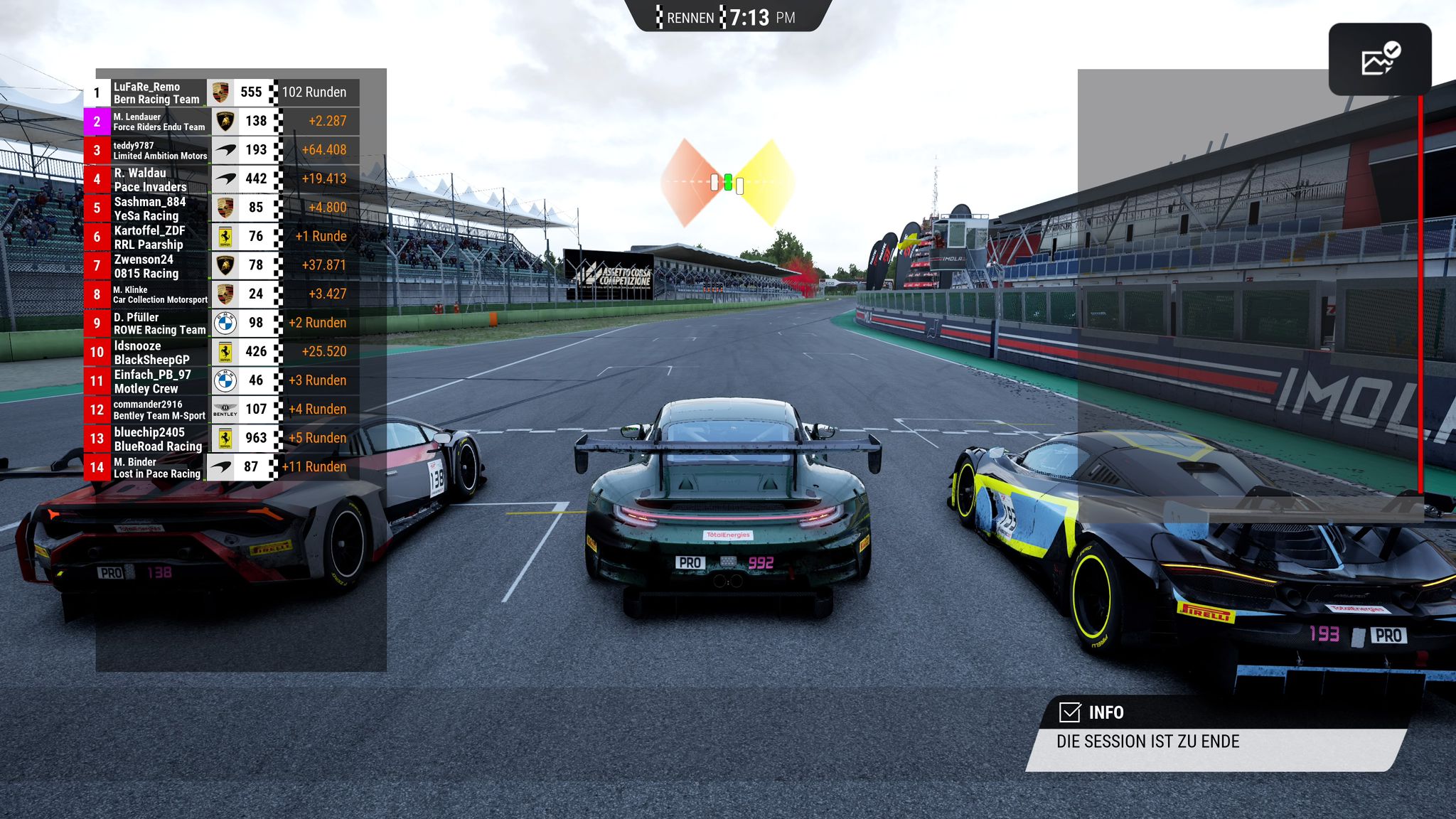This screenshot has width=1456, height=819.
Task: Select D. Pfüller's ROWE Racing Team row
Action: (159, 323)
